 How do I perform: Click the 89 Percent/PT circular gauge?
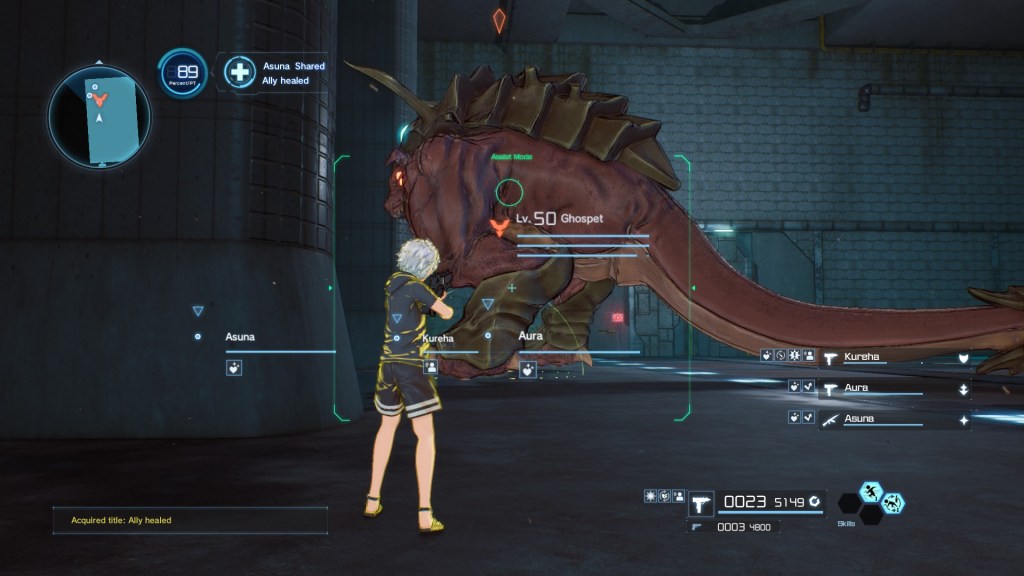pyautogui.click(x=184, y=73)
